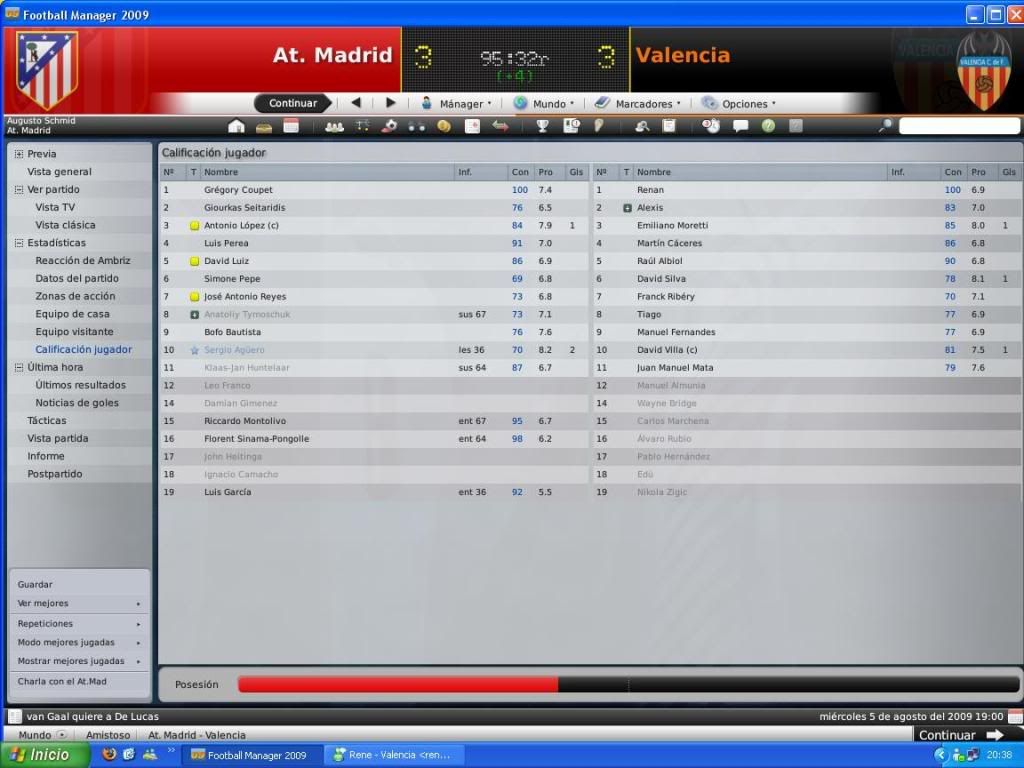Image resolution: width=1024 pixels, height=768 pixels.
Task: Open the Mundo dropdown menu
Action: click(544, 103)
